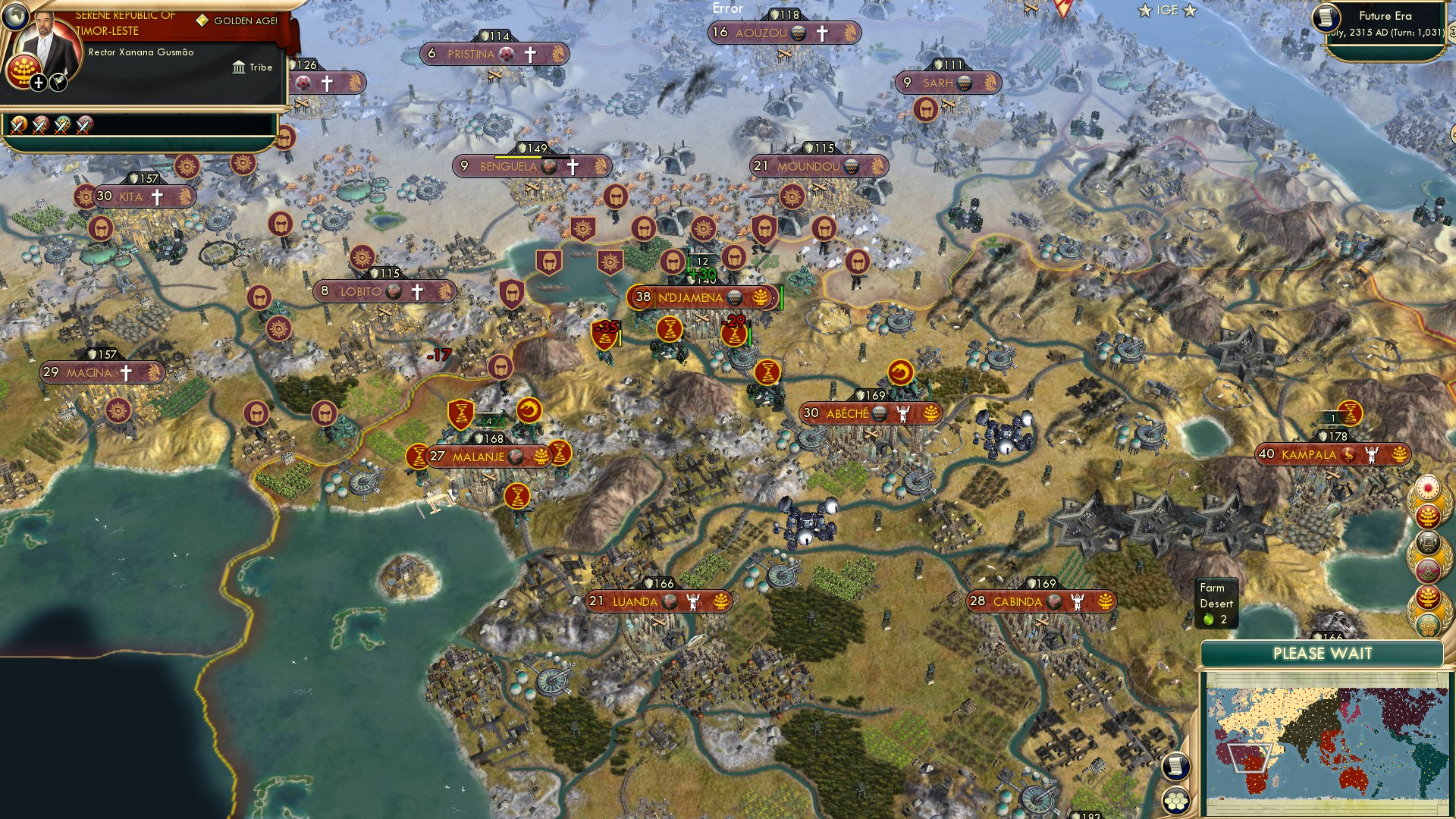Click the plus button on leader portrait
Viewport: 1456px width, 819px height.
[38, 83]
